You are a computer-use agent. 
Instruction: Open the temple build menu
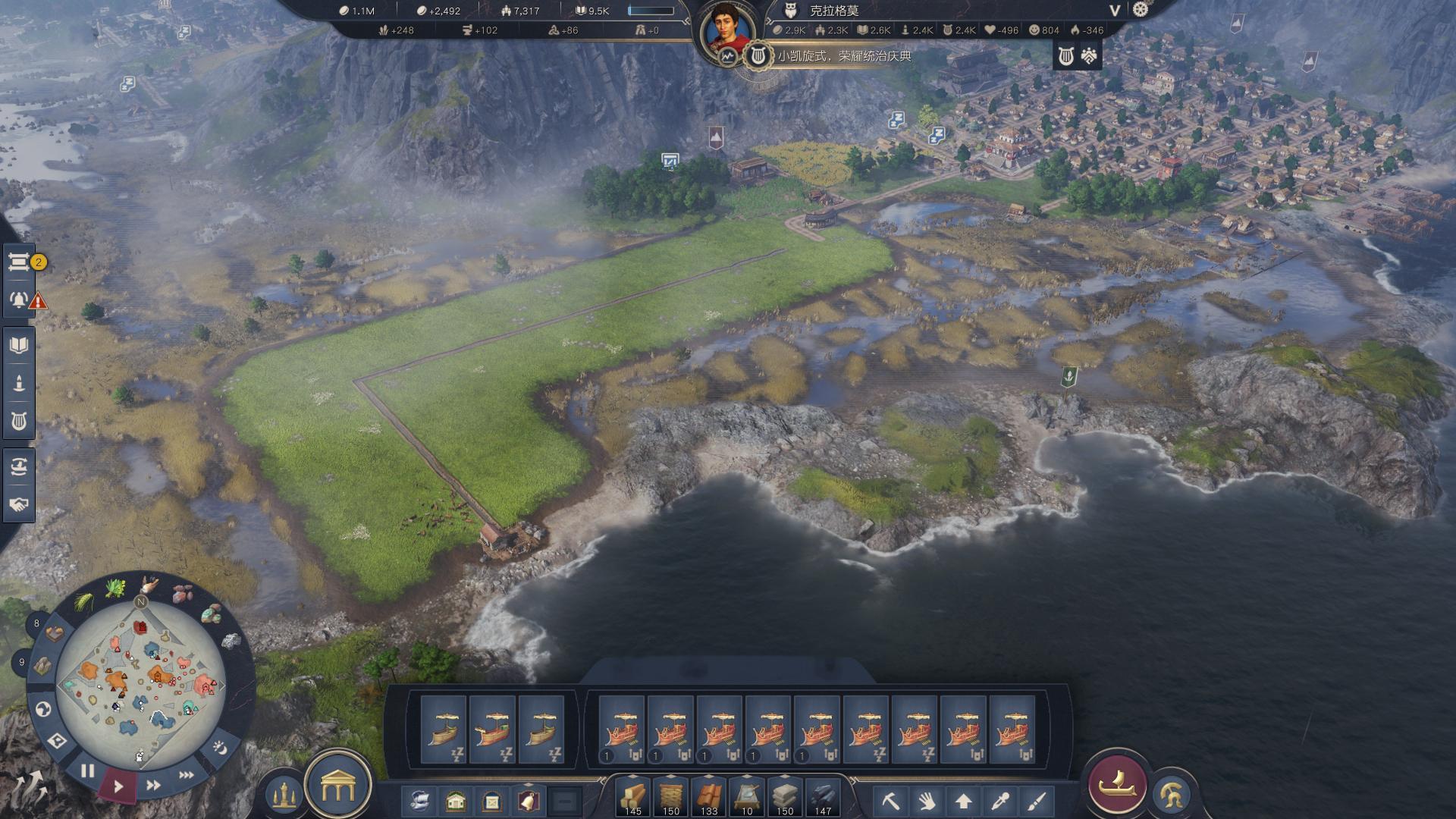coord(337,787)
